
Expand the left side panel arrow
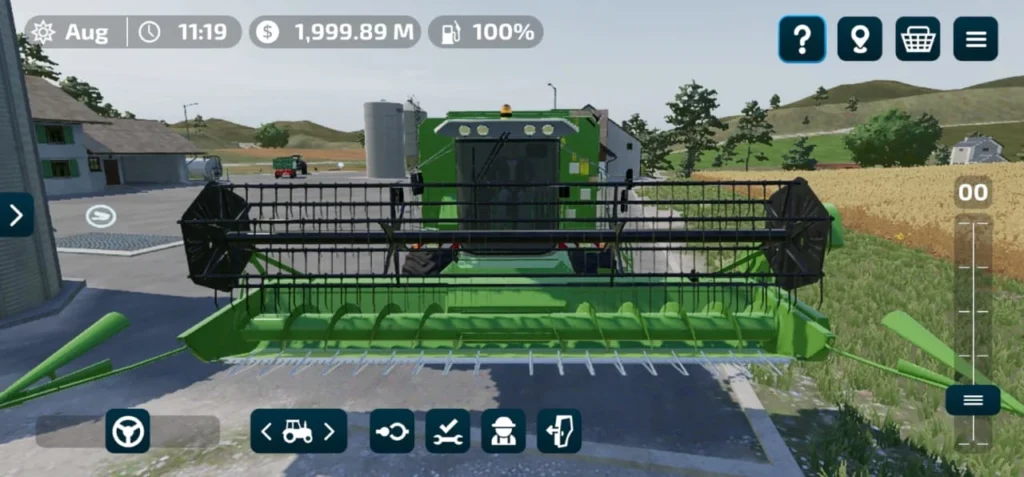(15, 215)
